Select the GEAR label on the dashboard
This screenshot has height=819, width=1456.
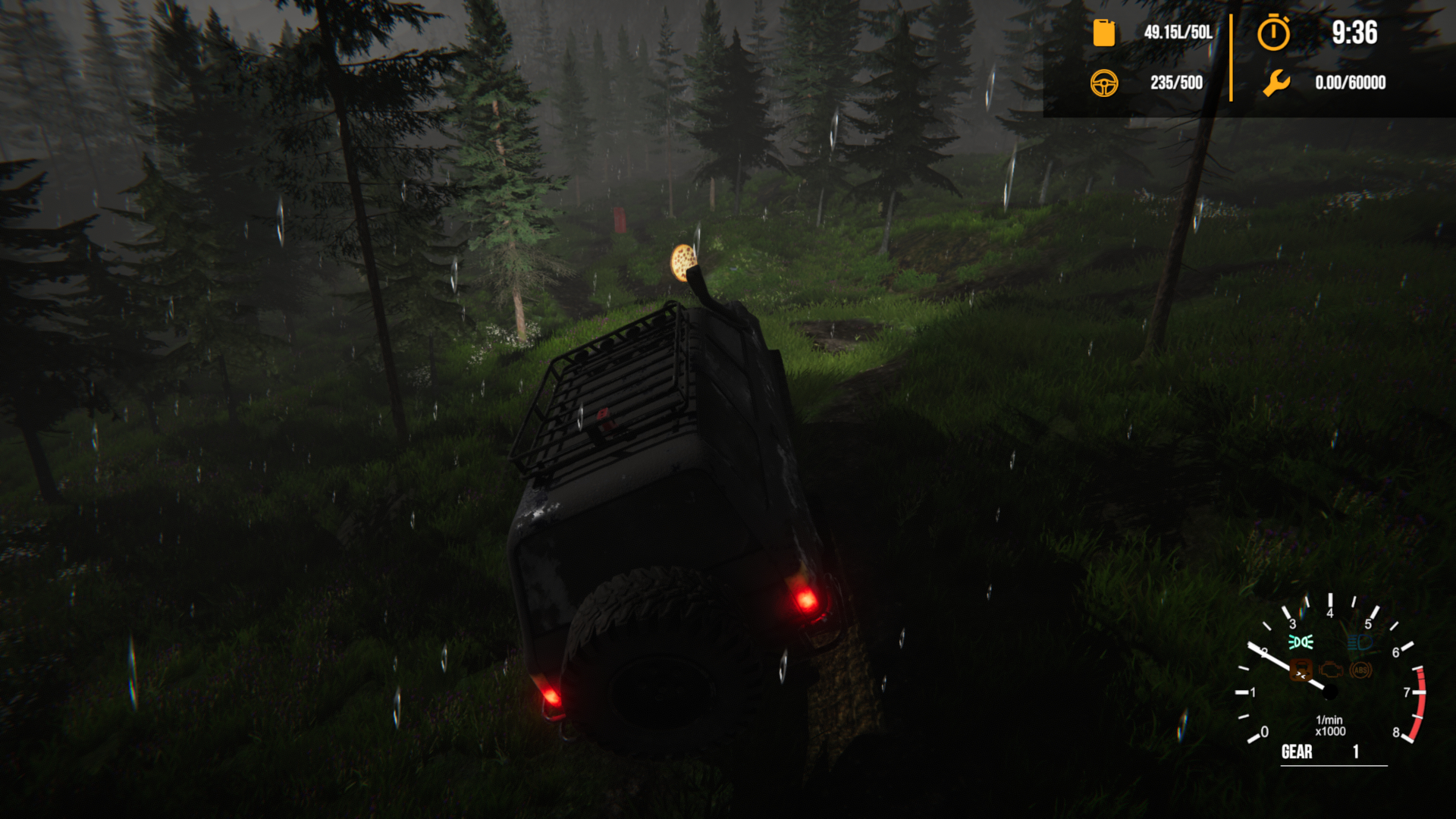pos(1298,752)
